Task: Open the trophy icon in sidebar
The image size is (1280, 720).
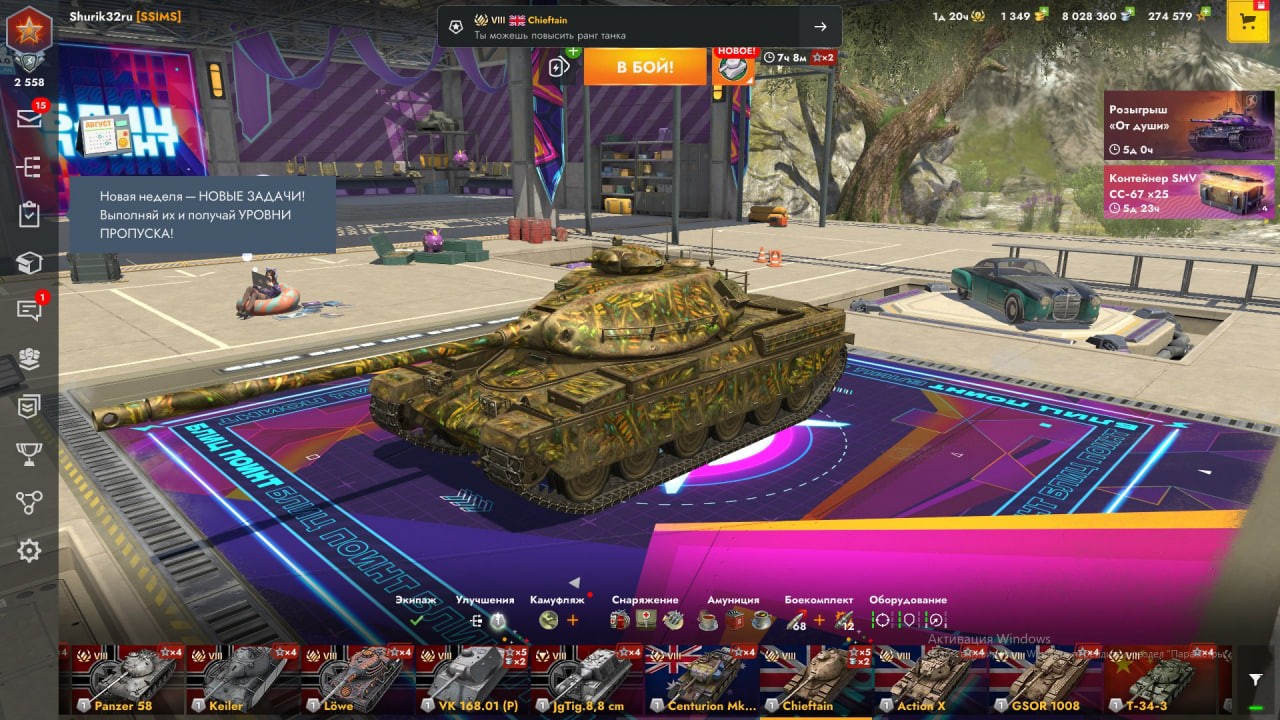Action: coord(29,455)
